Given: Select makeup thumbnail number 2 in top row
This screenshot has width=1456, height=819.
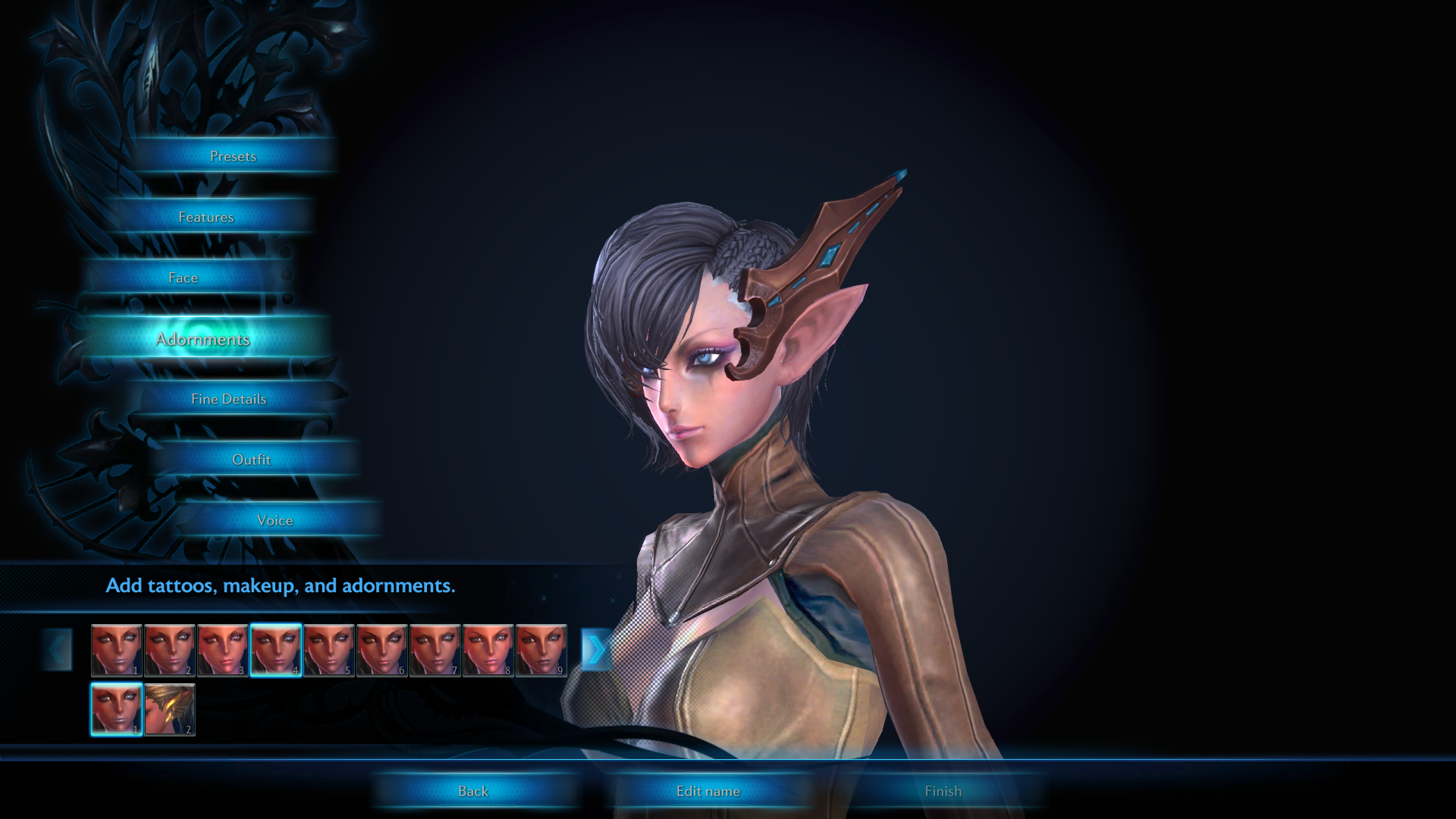Looking at the screenshot, I should (x=170, y=650).
